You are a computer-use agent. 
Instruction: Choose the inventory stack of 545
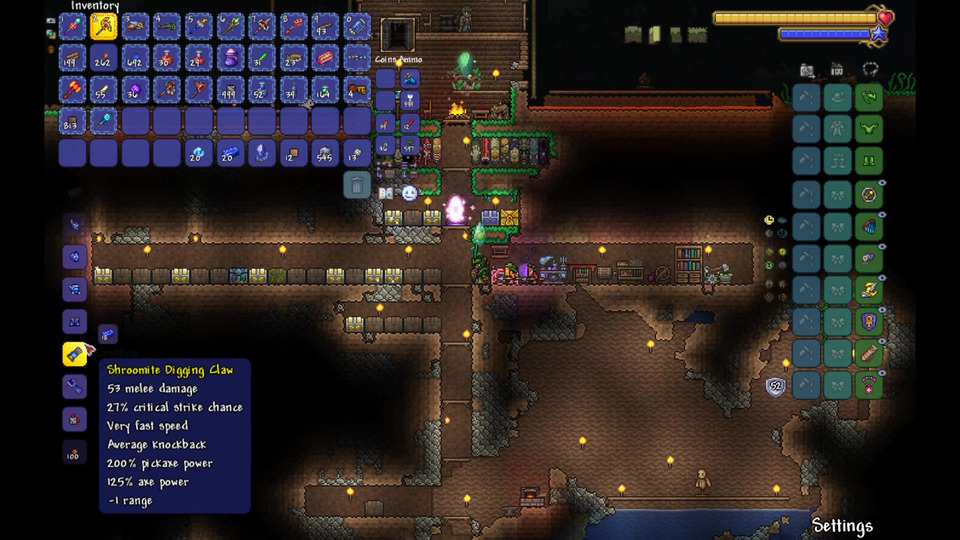click(x=325, y=153)
